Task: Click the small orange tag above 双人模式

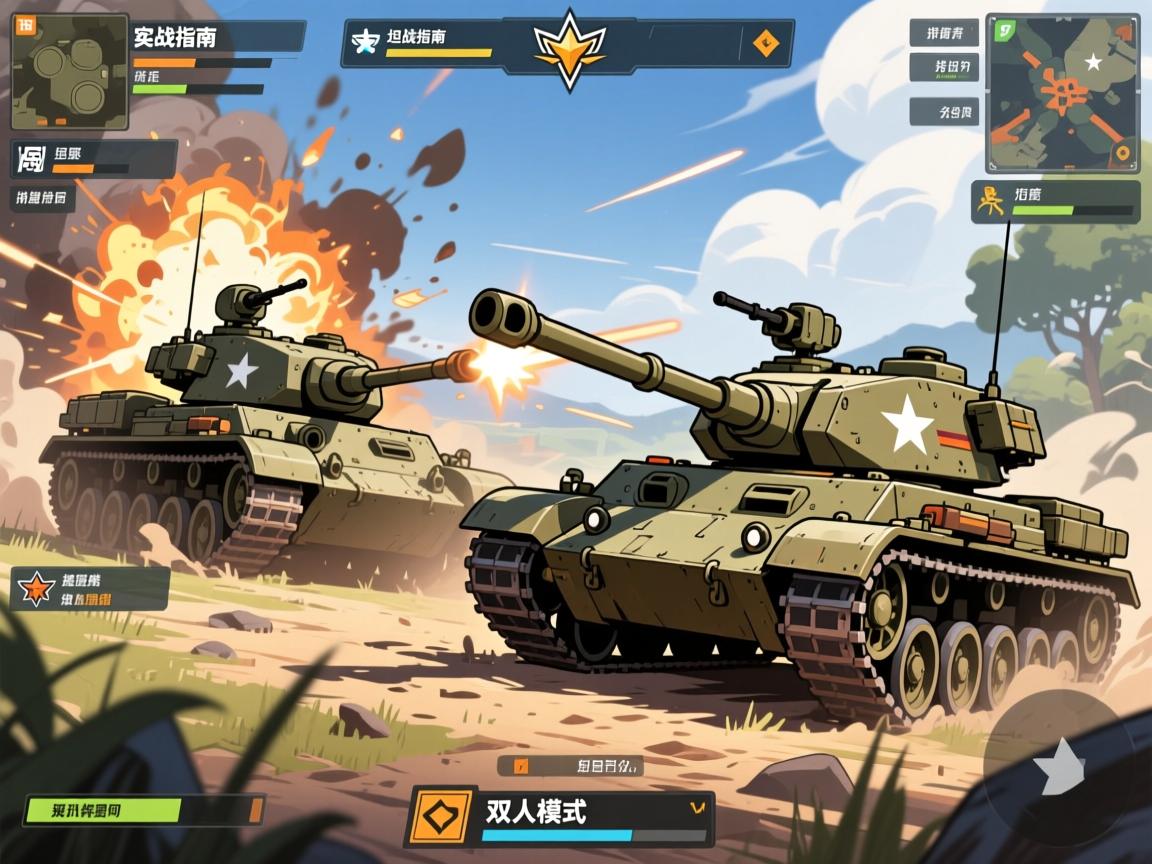Action: pos(520,767)
